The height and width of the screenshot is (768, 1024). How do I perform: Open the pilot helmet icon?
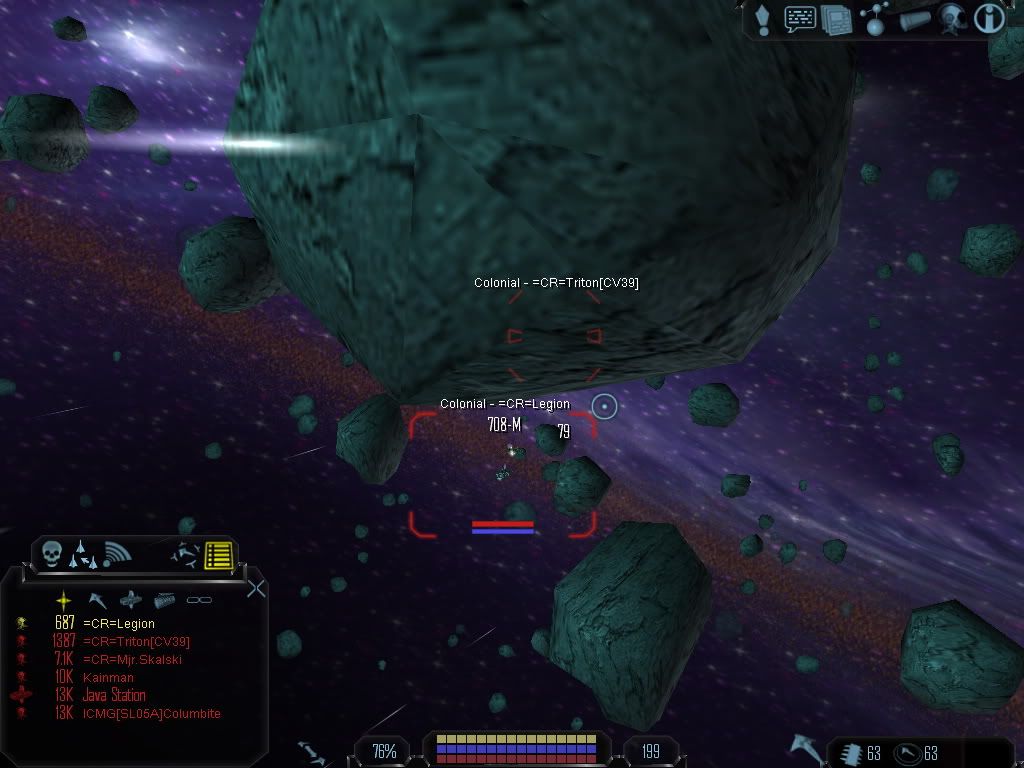tap(951, 19)
